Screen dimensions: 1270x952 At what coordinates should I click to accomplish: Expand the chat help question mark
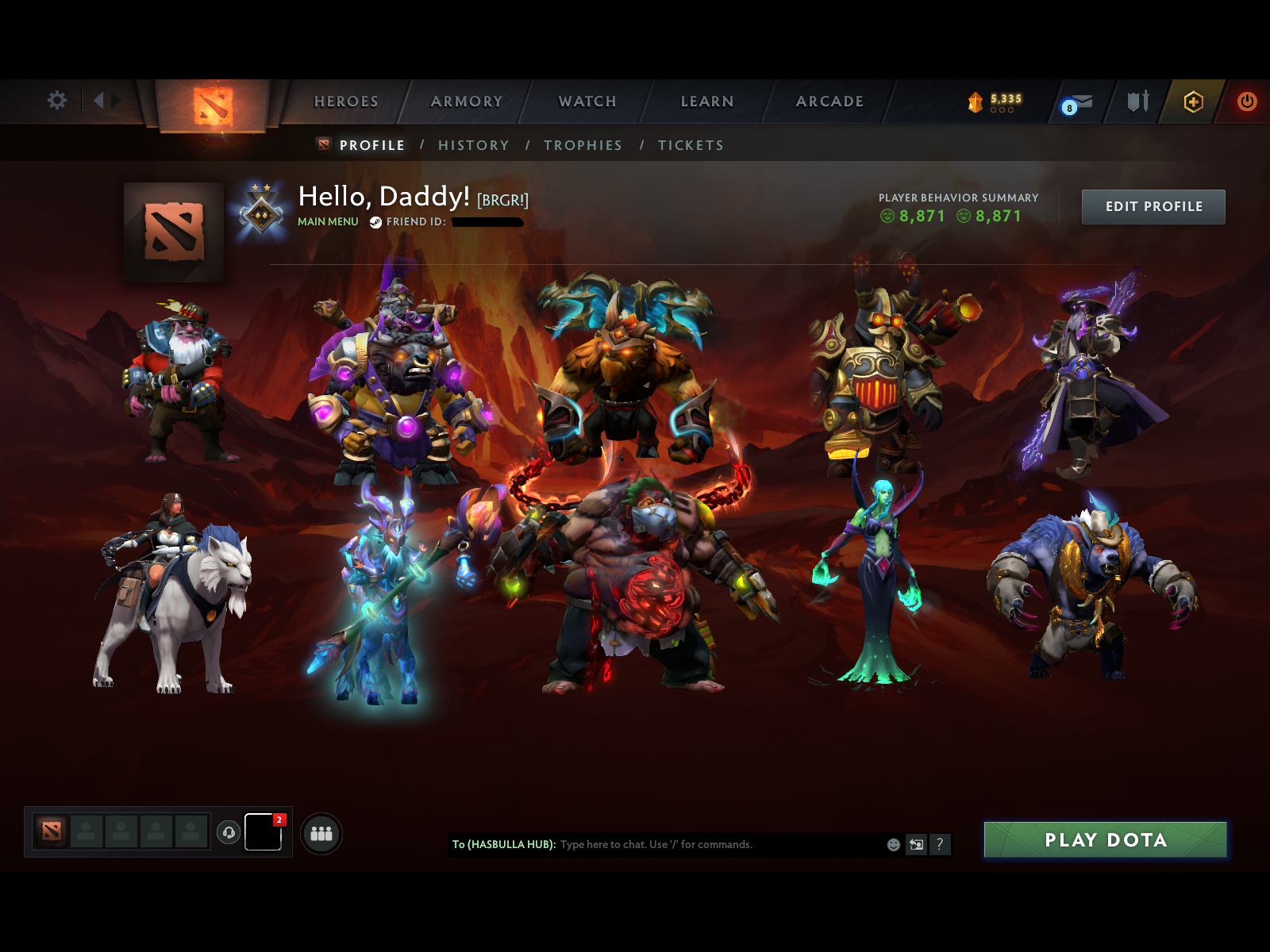pyautogui.click(x=940, y=845)
